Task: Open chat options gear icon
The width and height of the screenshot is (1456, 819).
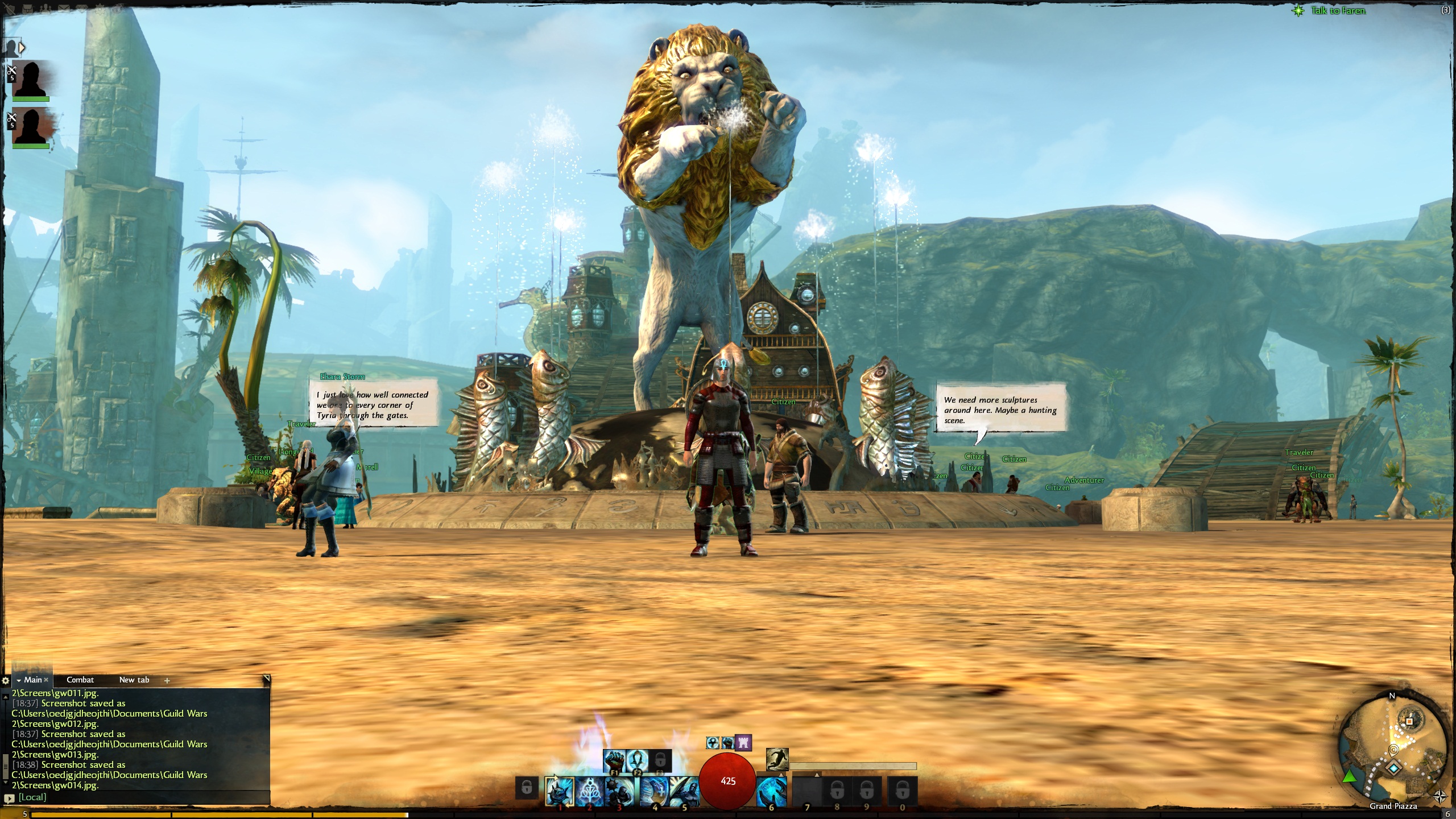Action: (6, 680)
